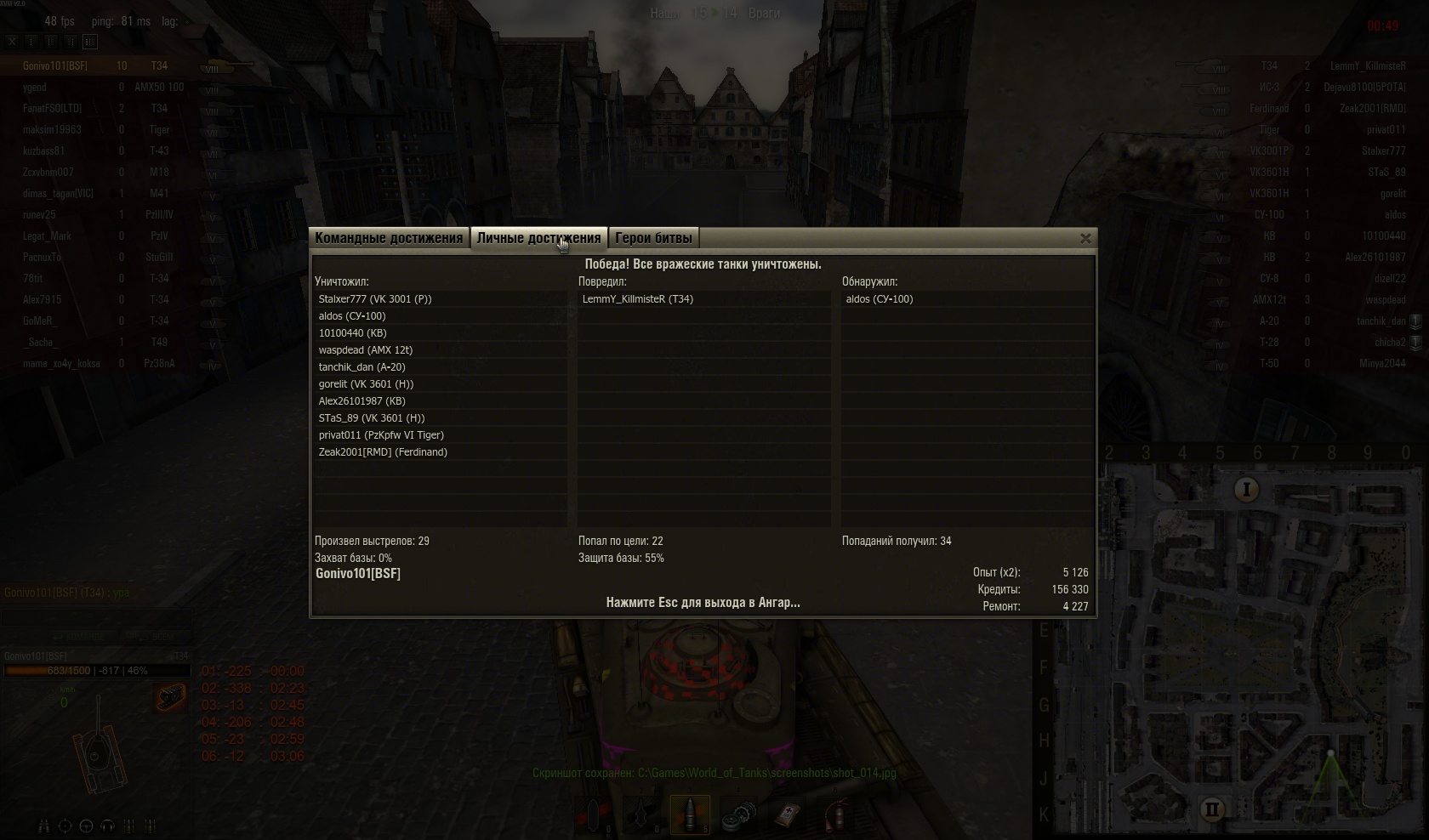Use the repair kit consumable
This screenshot has height=840, width=1429.
(738, 815)
